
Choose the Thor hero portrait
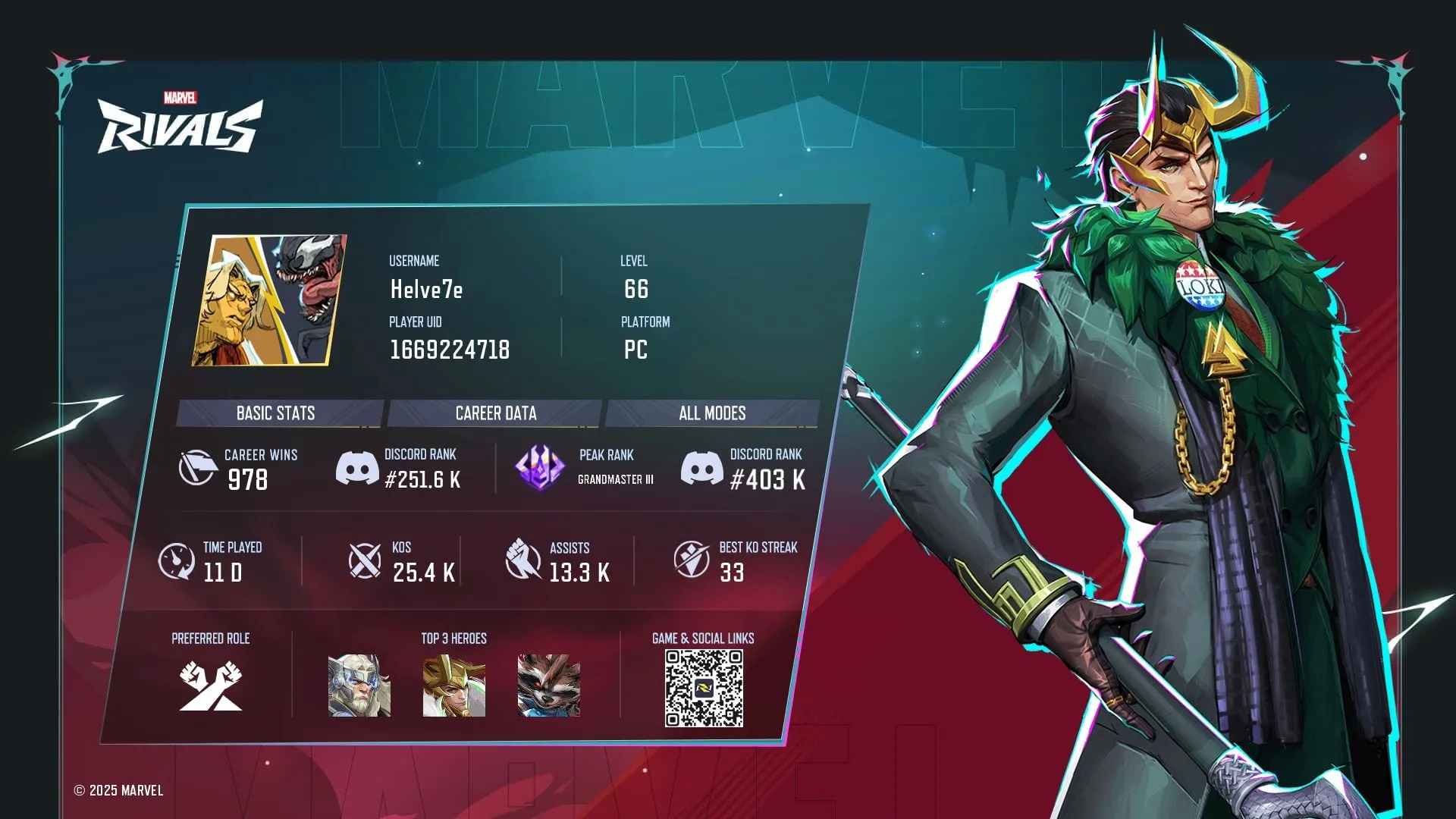point(359,686)
